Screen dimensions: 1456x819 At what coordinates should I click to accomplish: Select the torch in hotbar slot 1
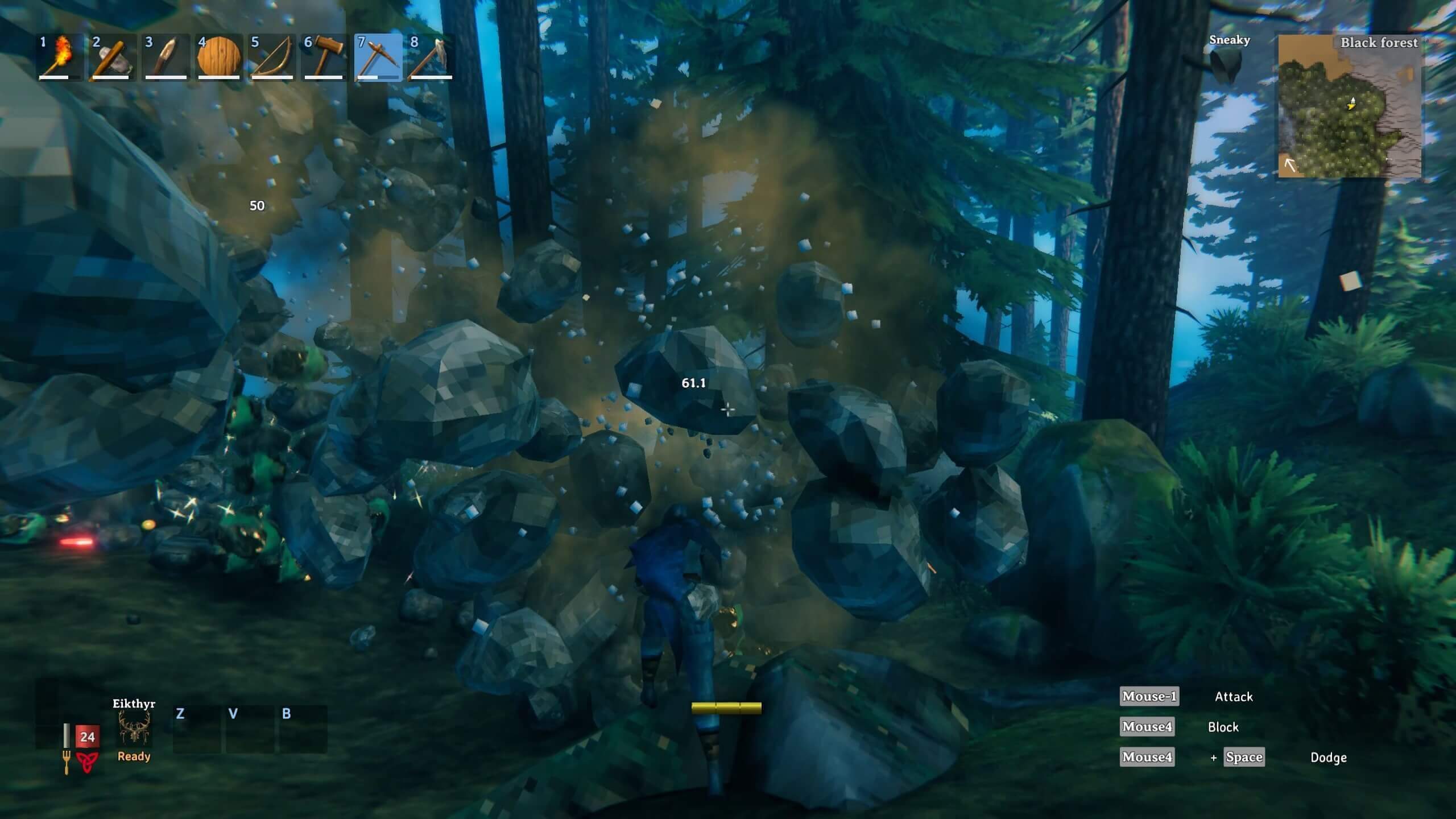click(60, 57)
